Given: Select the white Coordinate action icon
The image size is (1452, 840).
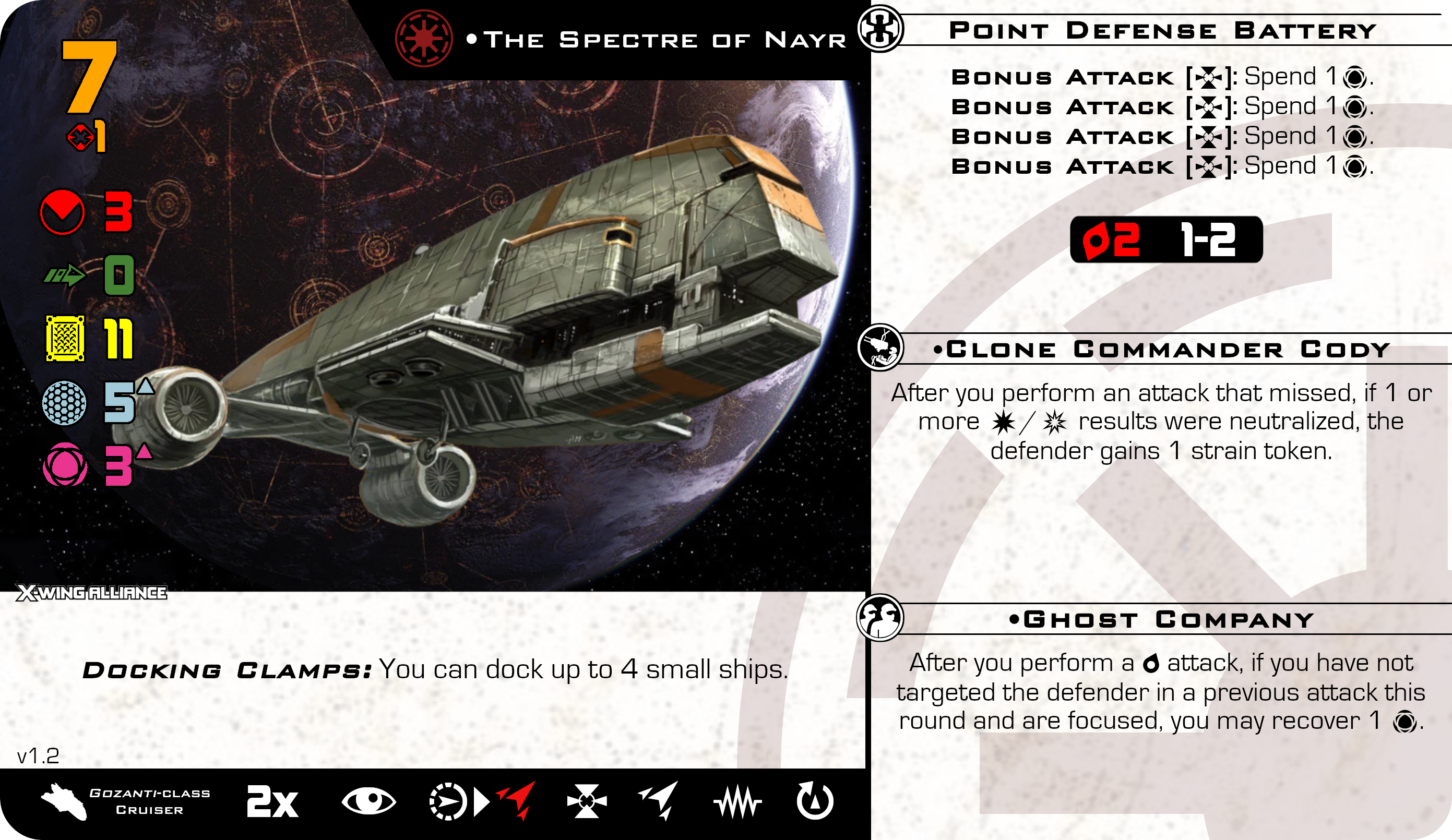Looking at the screenshot, I should click(660, 800).
